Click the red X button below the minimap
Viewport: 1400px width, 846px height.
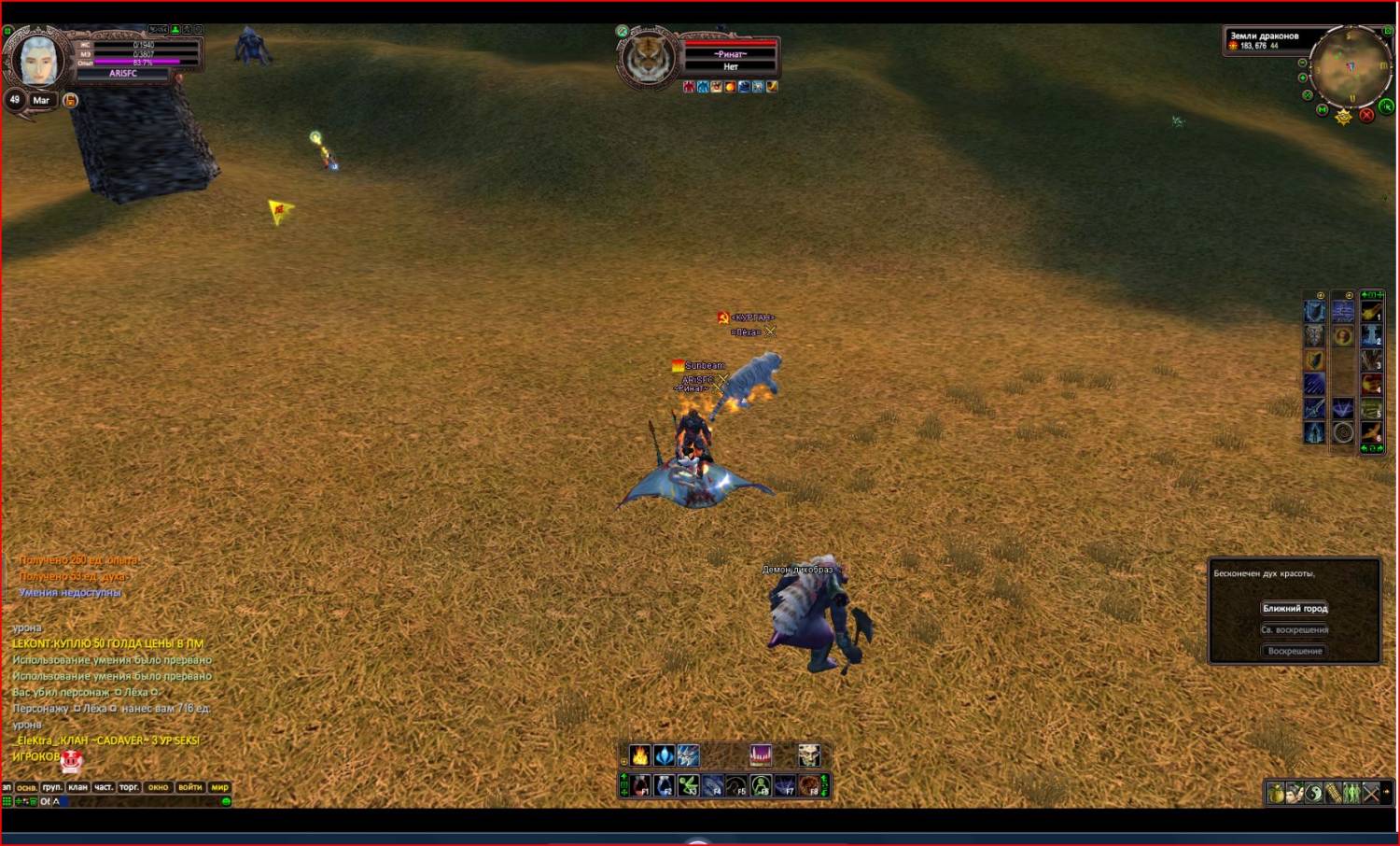(1366, 115)
